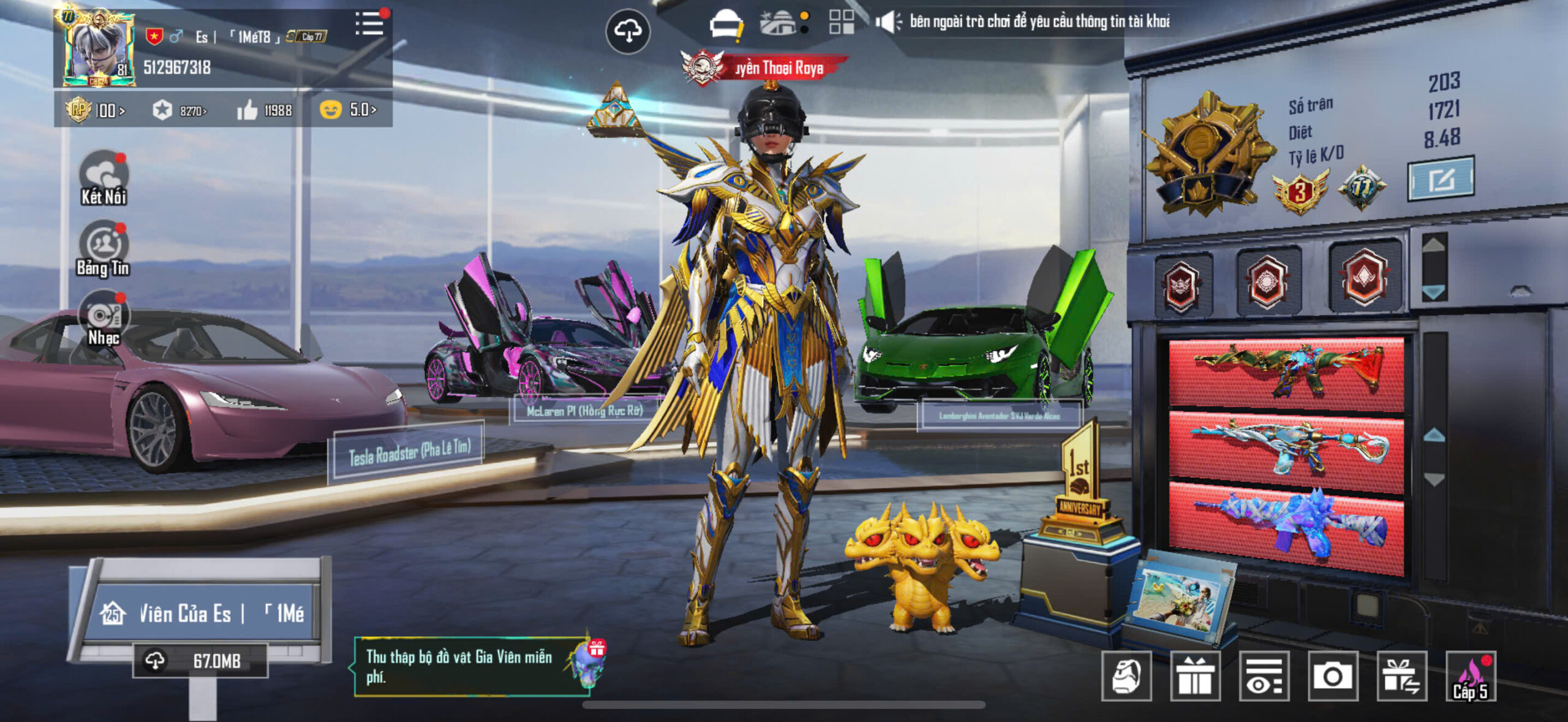This screenshot has height=722, width=1568.
Task: Open the gift box button
Action: coord(1195,676)
